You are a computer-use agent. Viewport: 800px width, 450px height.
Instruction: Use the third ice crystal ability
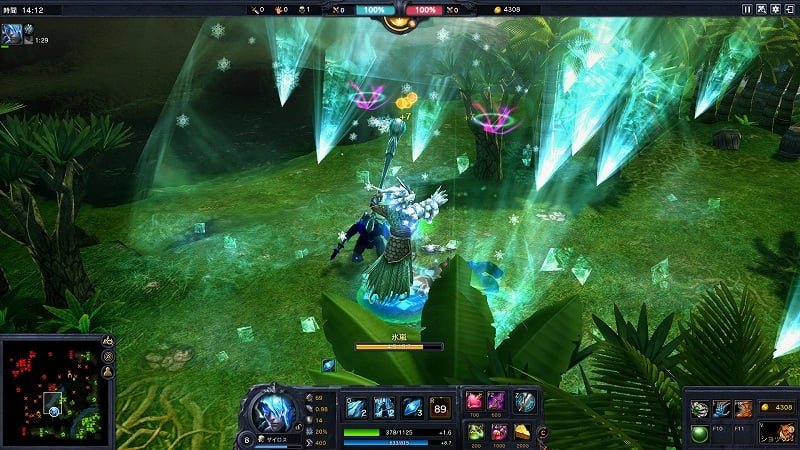[412, 407]
